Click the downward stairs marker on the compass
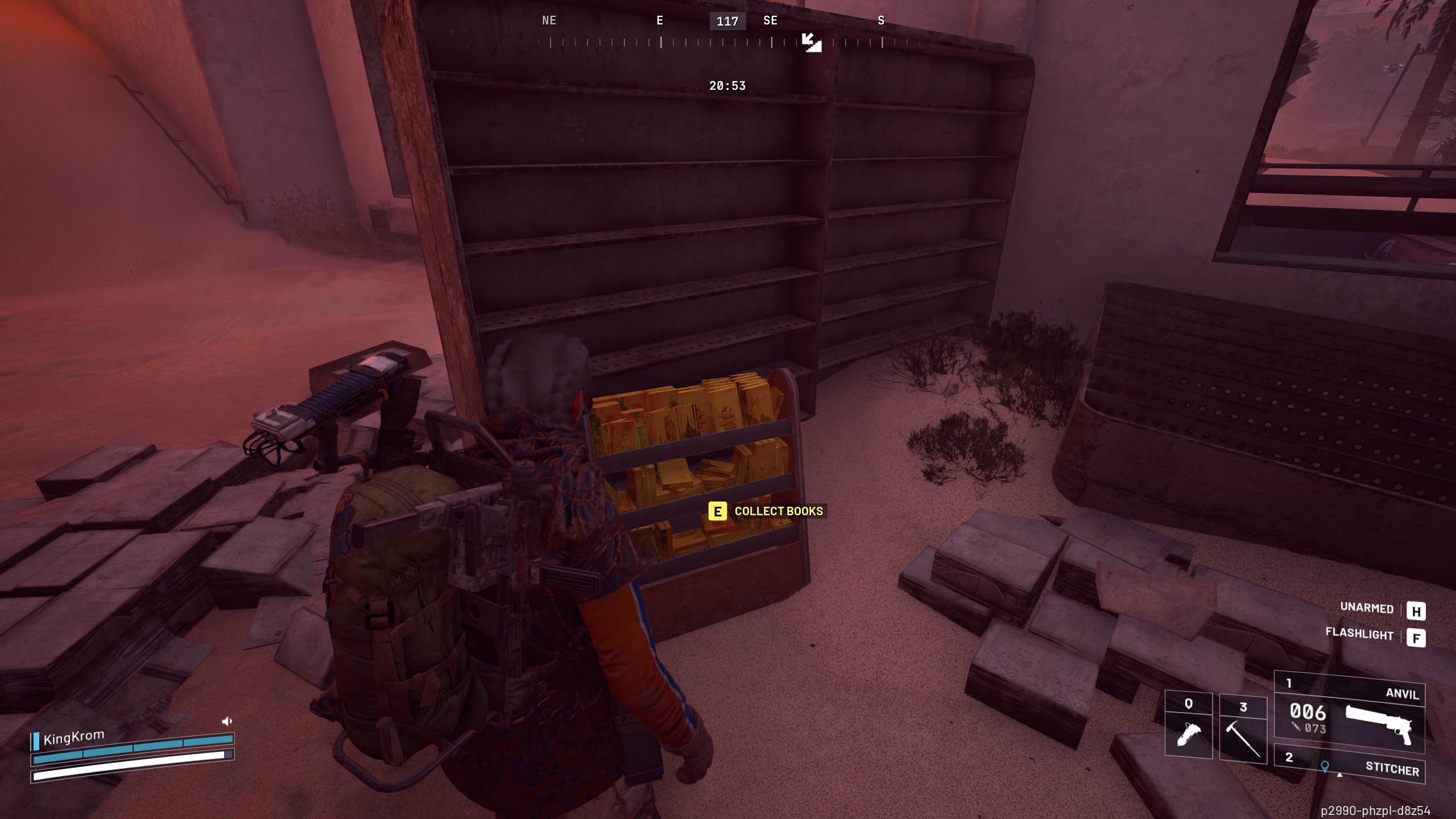The image size is (1456, 819). click(x=812, y=43)
